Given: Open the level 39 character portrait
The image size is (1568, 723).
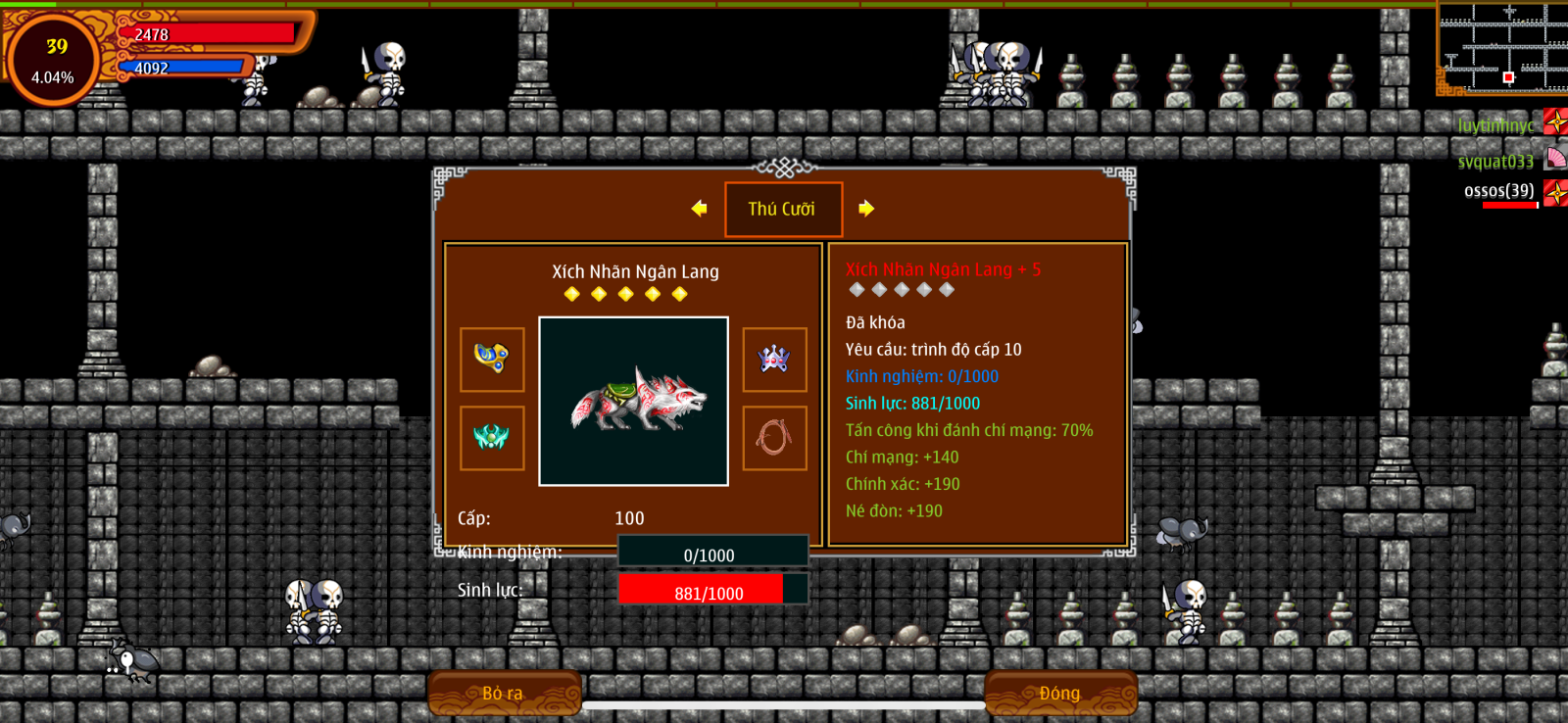Looking at the screenshot, I should tap(53, 59).
